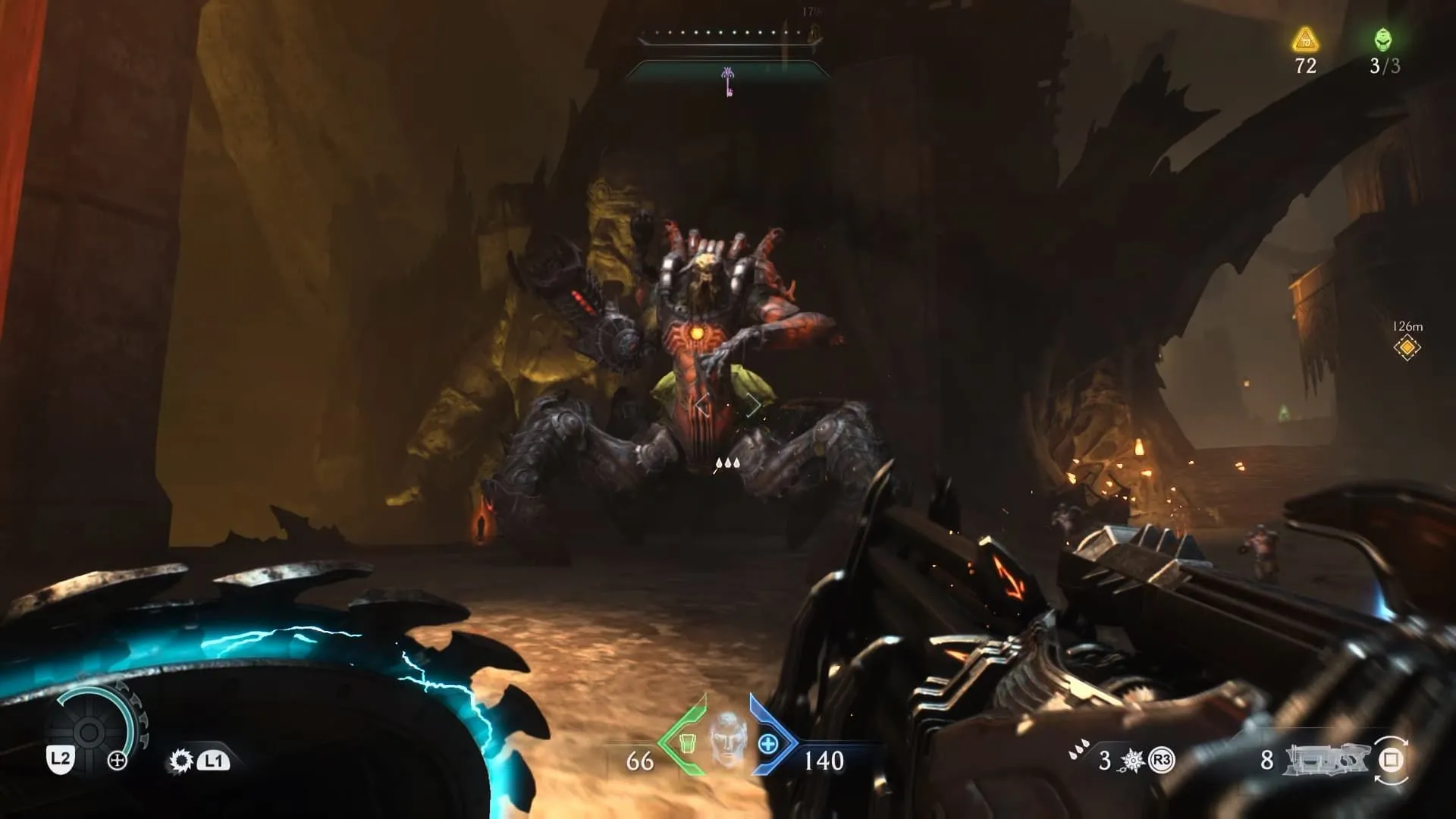Select the spiky starburst ability icon

click(x=1132, y=760)
